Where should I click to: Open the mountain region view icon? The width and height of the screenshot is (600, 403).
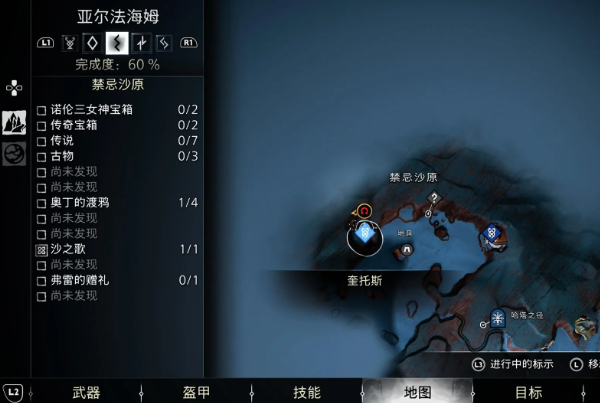point(15,123)
